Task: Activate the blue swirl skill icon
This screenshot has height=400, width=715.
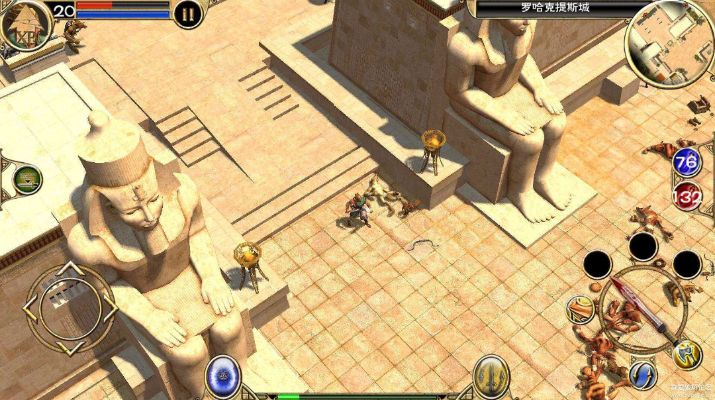Action: pos(642,375)
